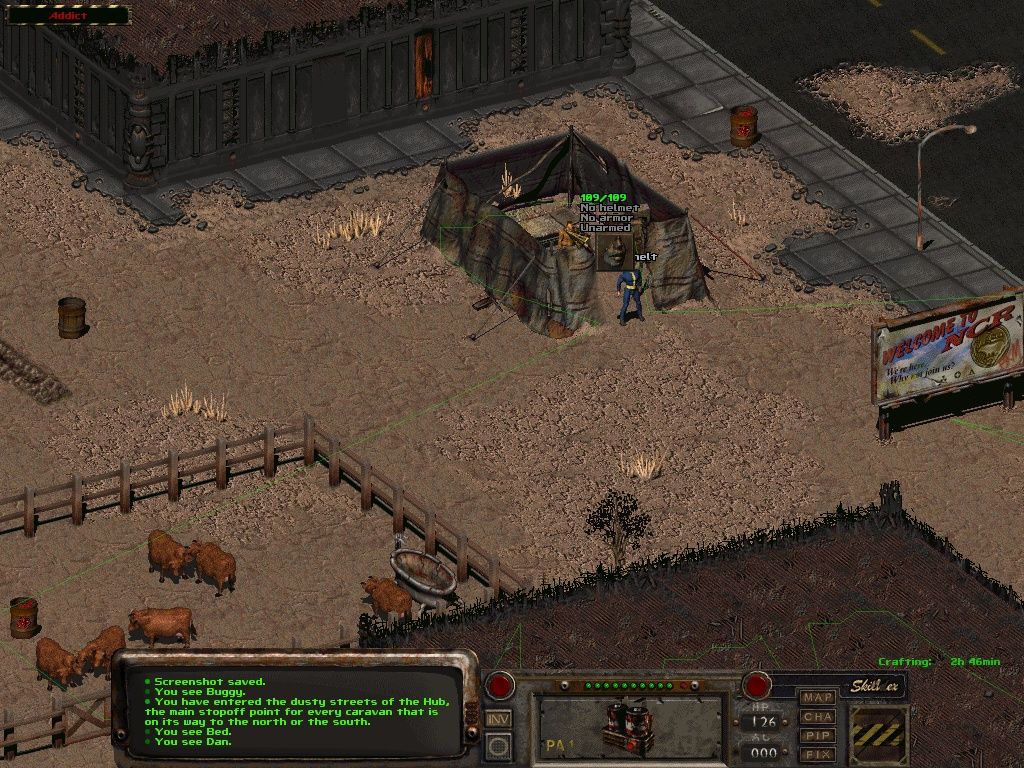Screen dimensions: 1024x768
Task: Open the PIP-Boy with the PIP button
Action: 818,735
